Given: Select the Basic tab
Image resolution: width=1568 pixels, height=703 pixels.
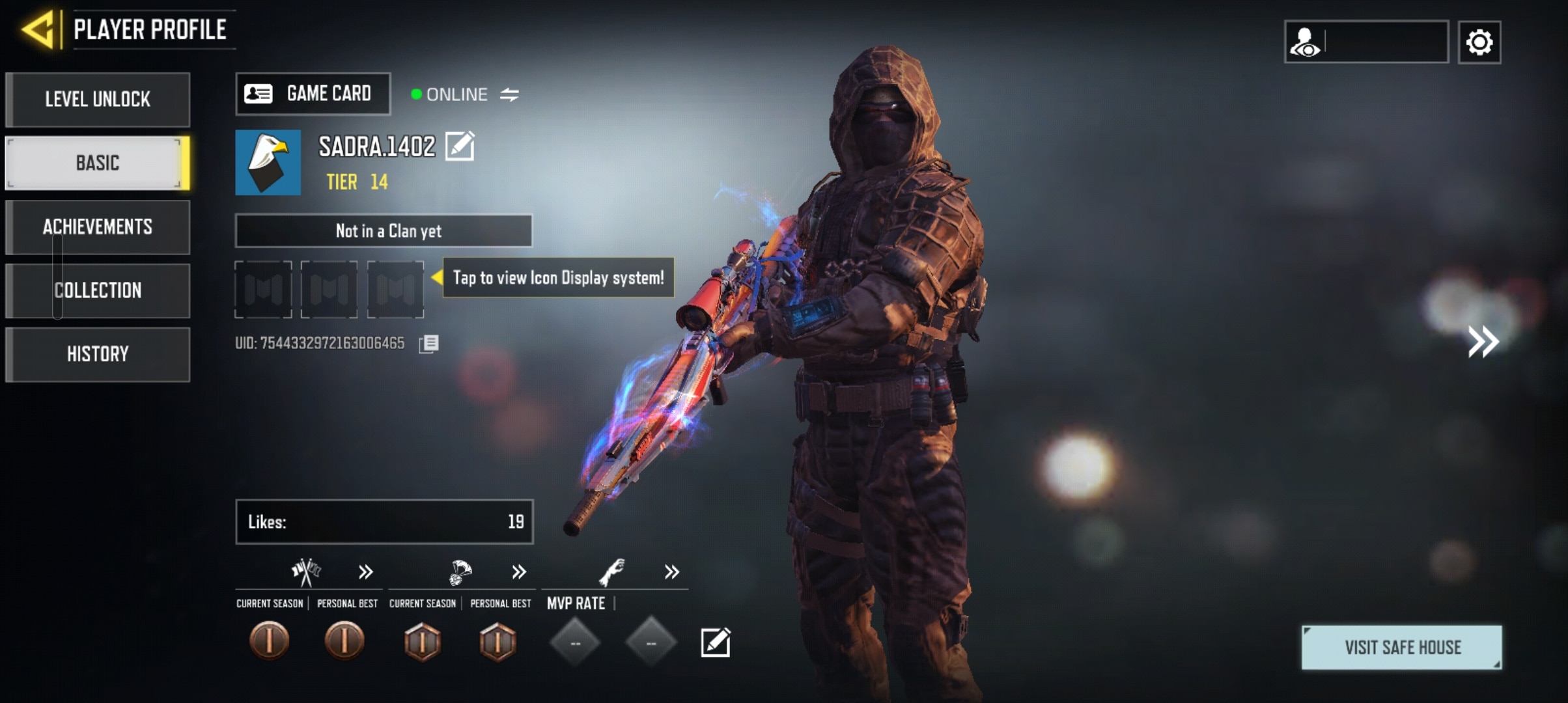Looking at the screenshot, I should pyautogui.click(x=98, y=163).
